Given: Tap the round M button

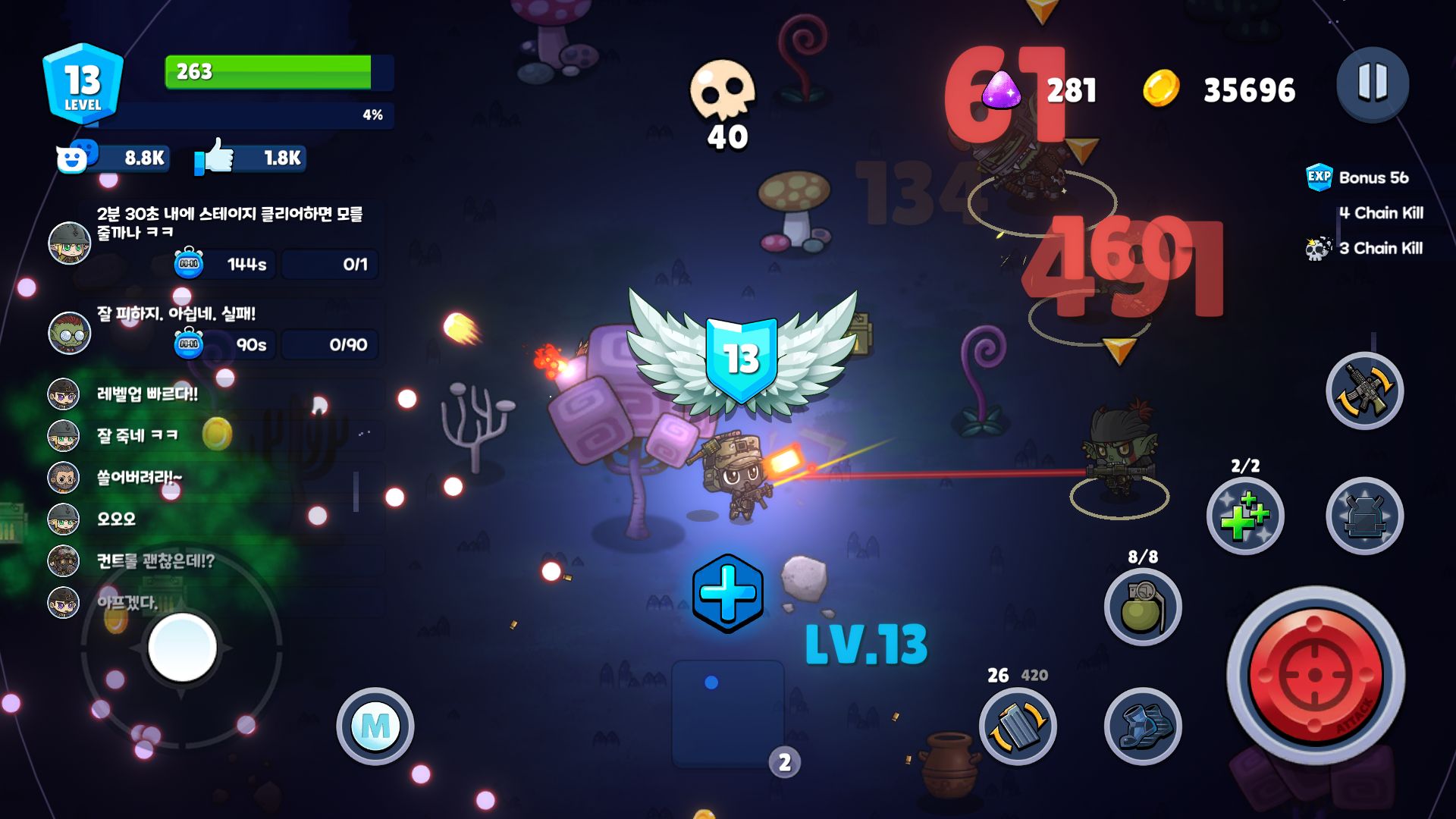Looking at the screenshot, I should pos(375,726).
